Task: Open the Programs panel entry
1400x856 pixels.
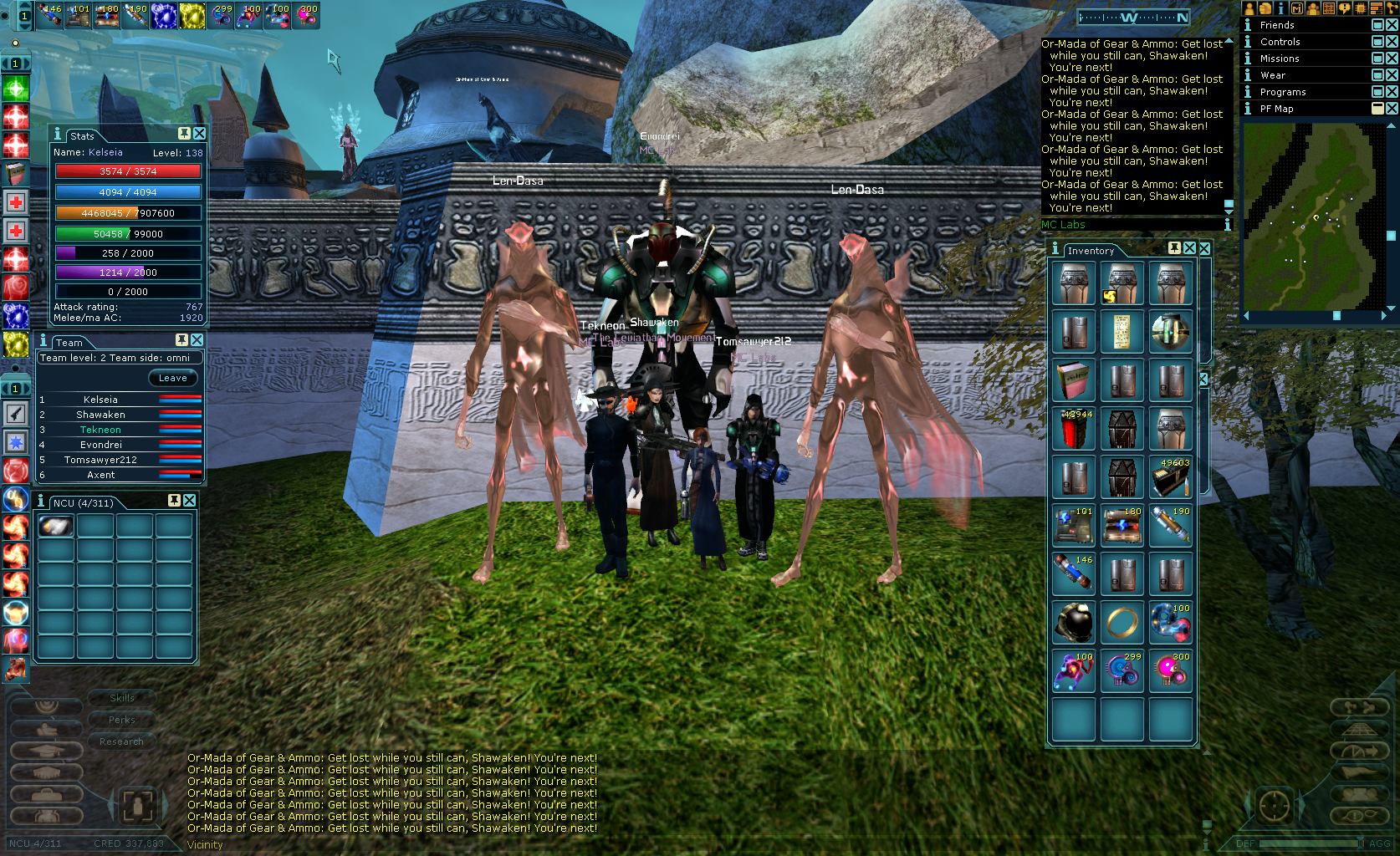Action: point(1283,92)
